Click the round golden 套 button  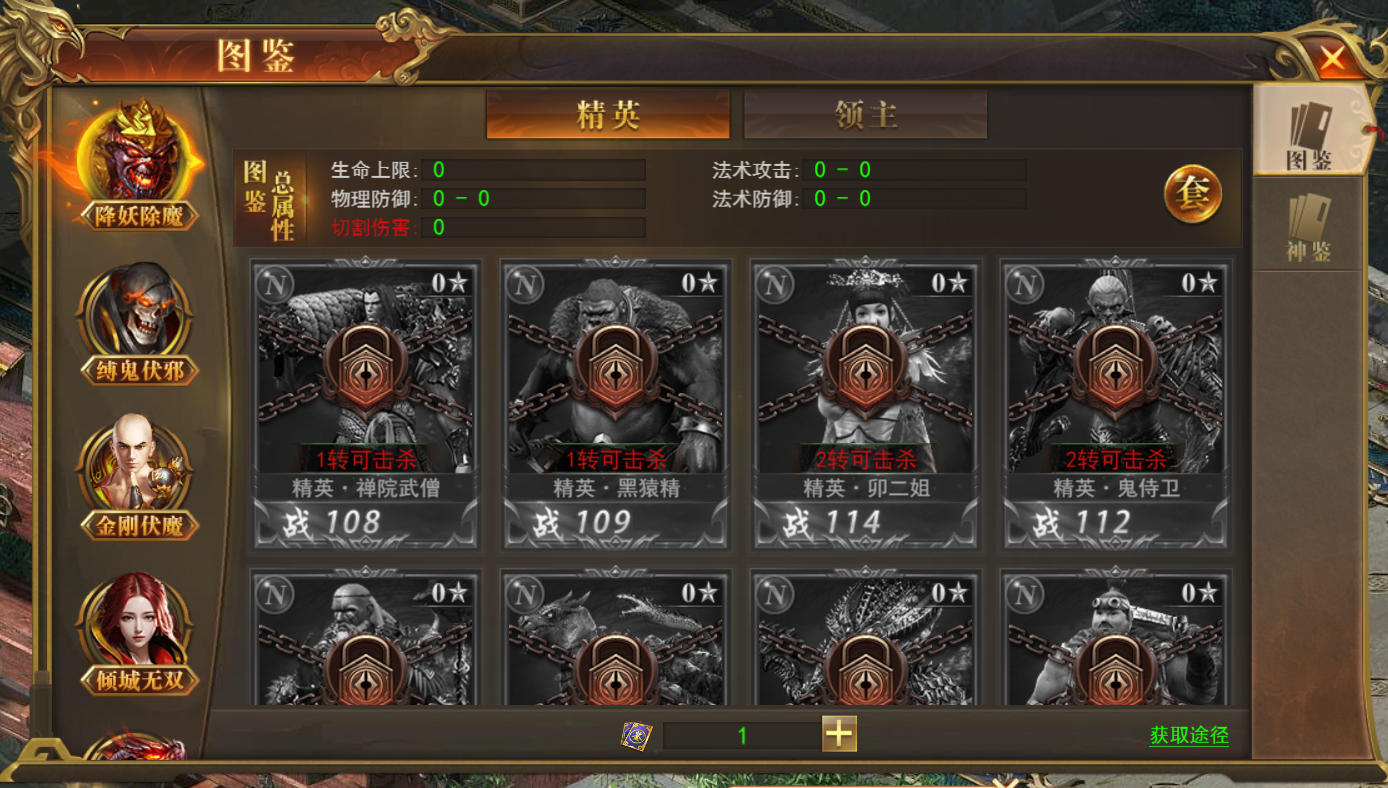1192,193
